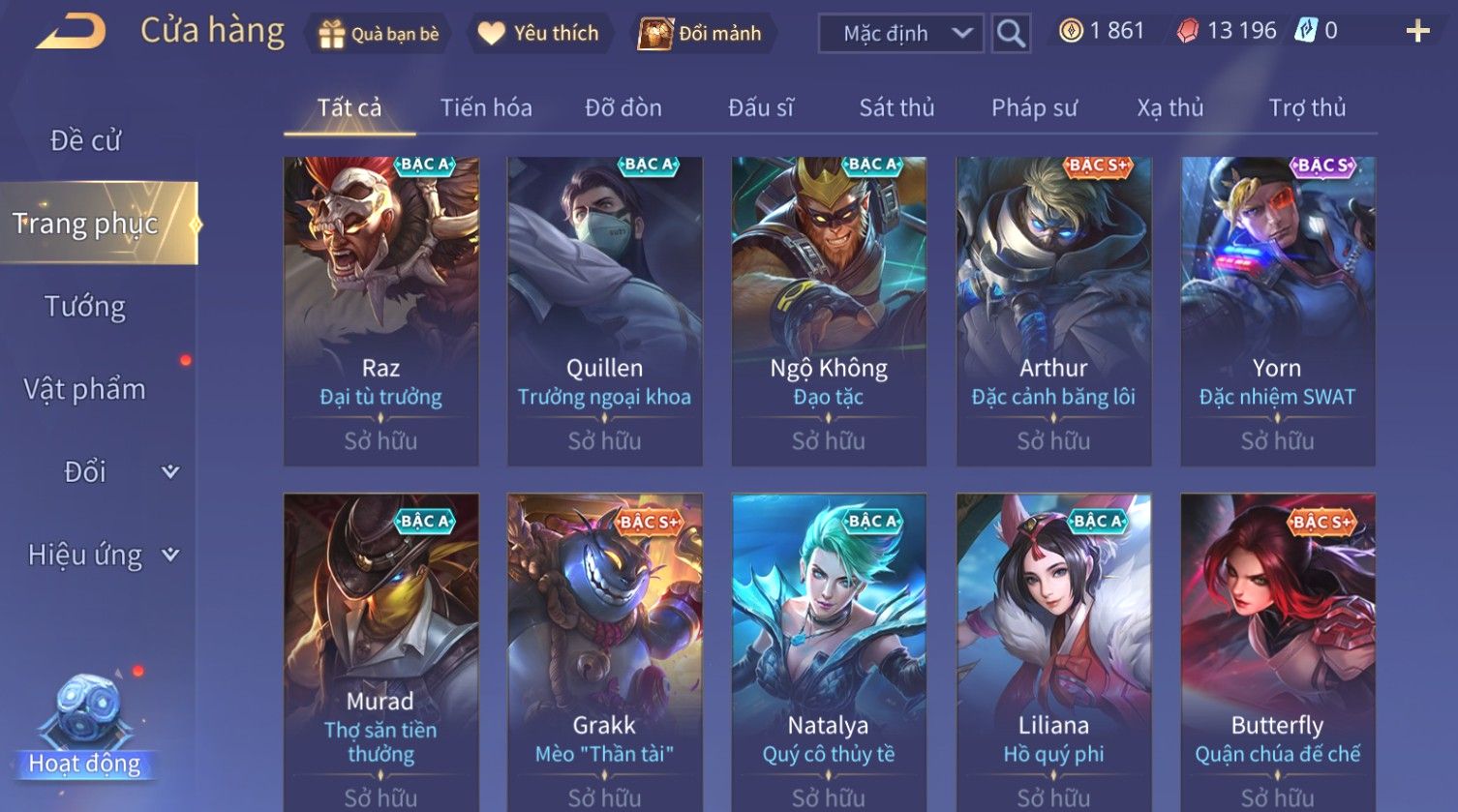Viewport: 1458px width, 812px height.
Task: Go back using the return arrow
Action: [x=71, y=32]
